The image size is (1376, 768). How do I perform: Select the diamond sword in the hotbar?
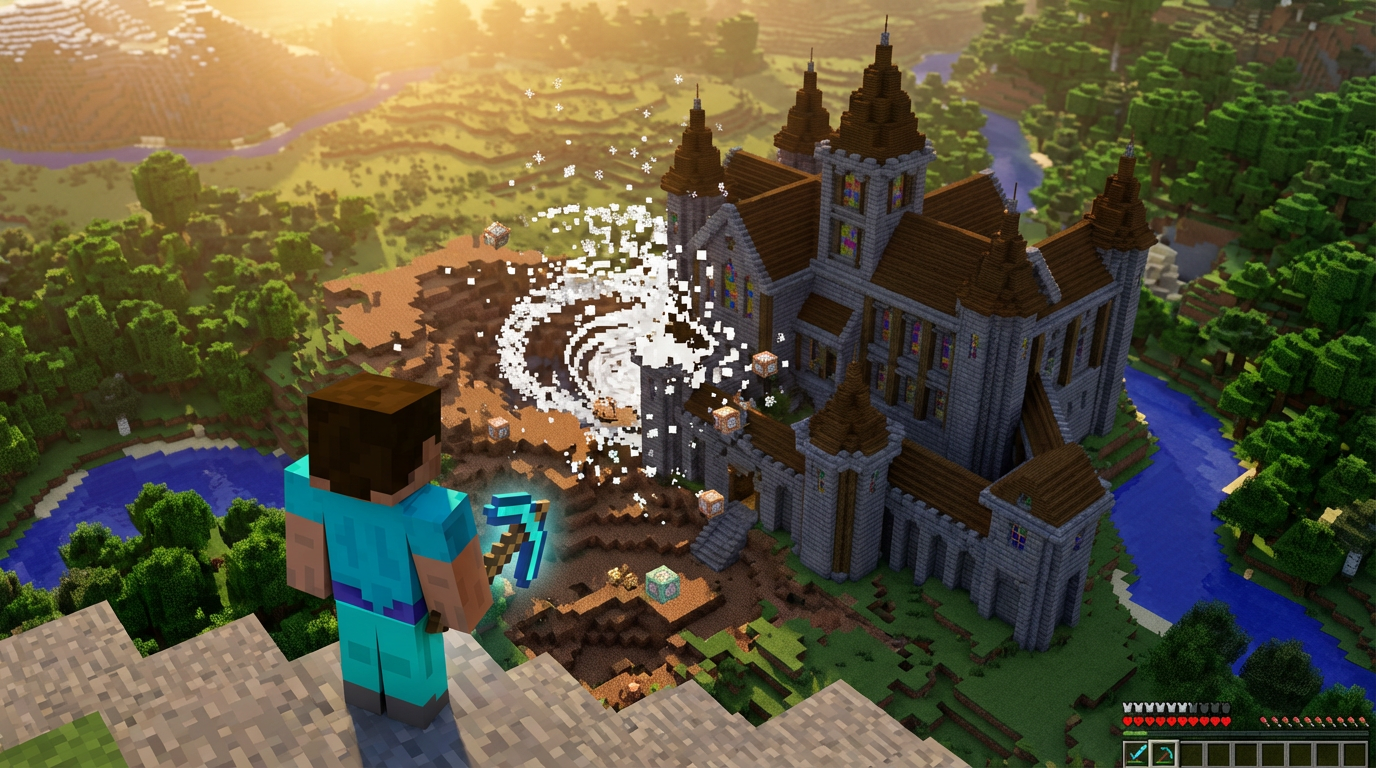tap(1137, 753)
